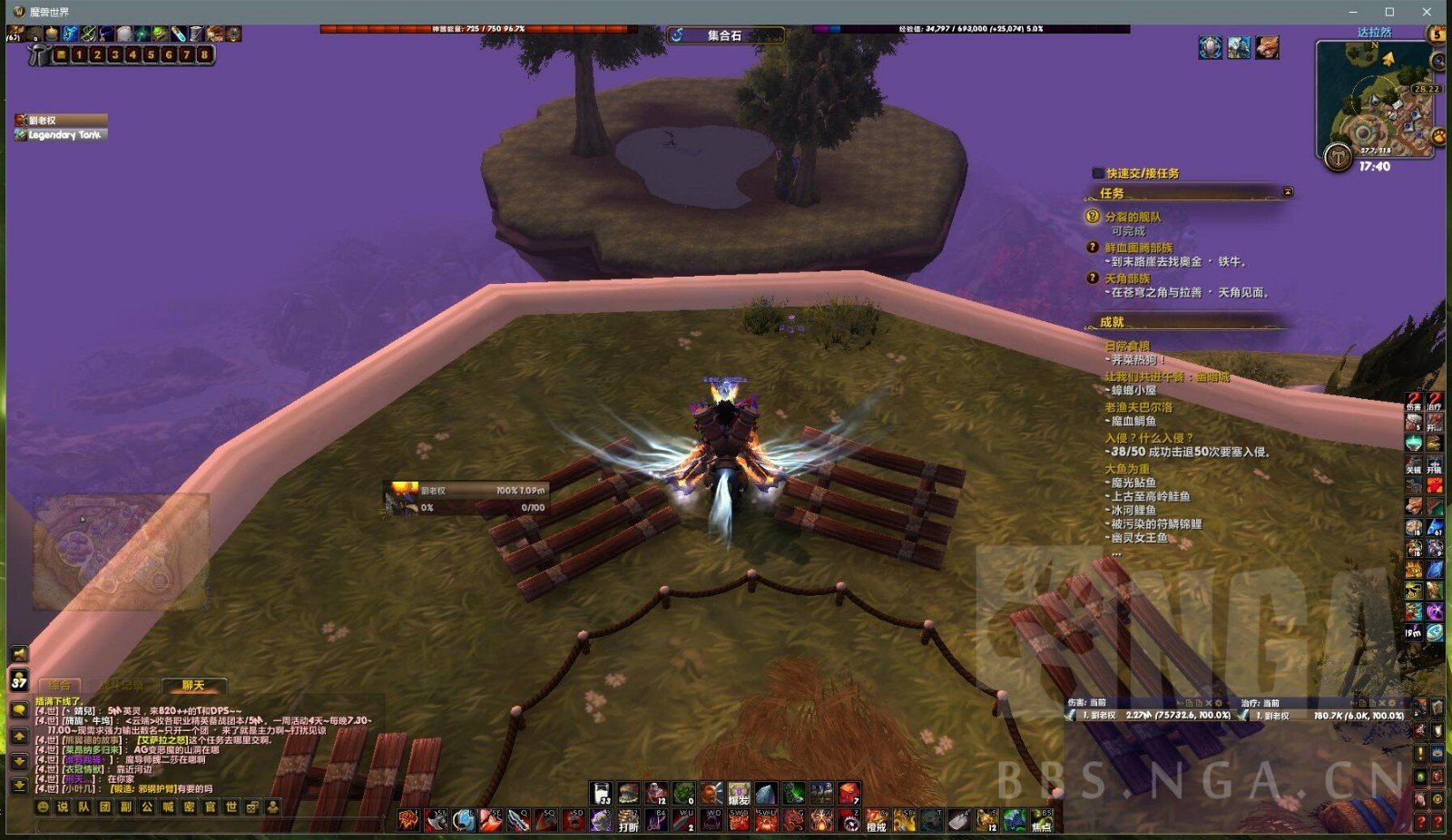Activate the 爆发 burst ability icon
Image resolution: width=1452 pixels, height=840 pixels.
[x=739, y=795]
